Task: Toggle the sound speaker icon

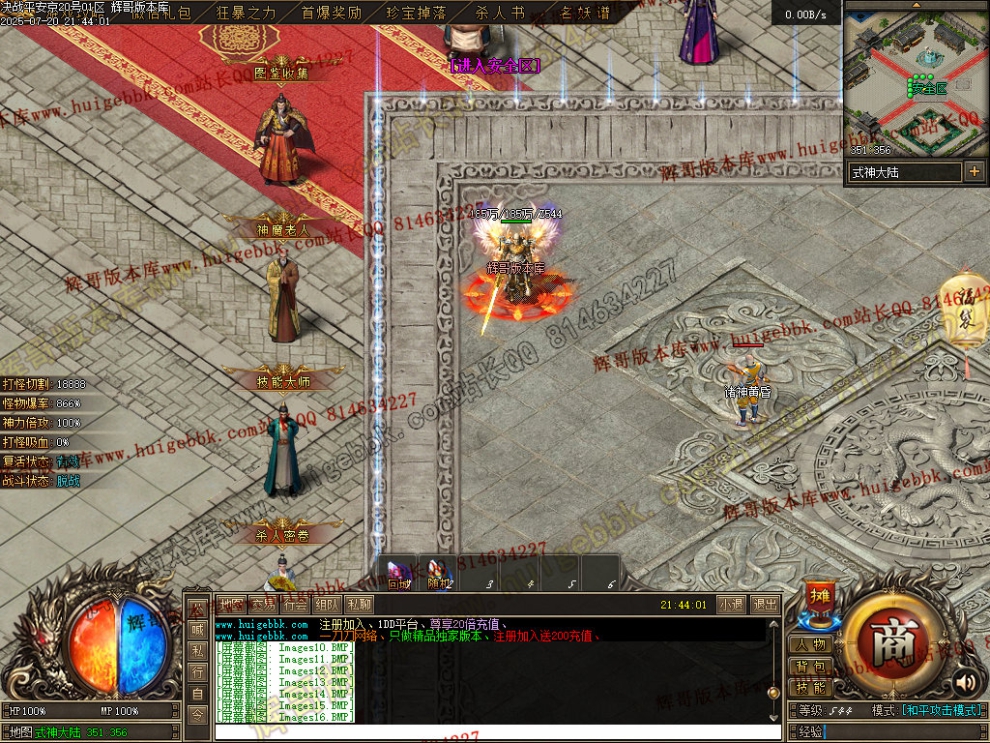Action: [x=965, y=683]
